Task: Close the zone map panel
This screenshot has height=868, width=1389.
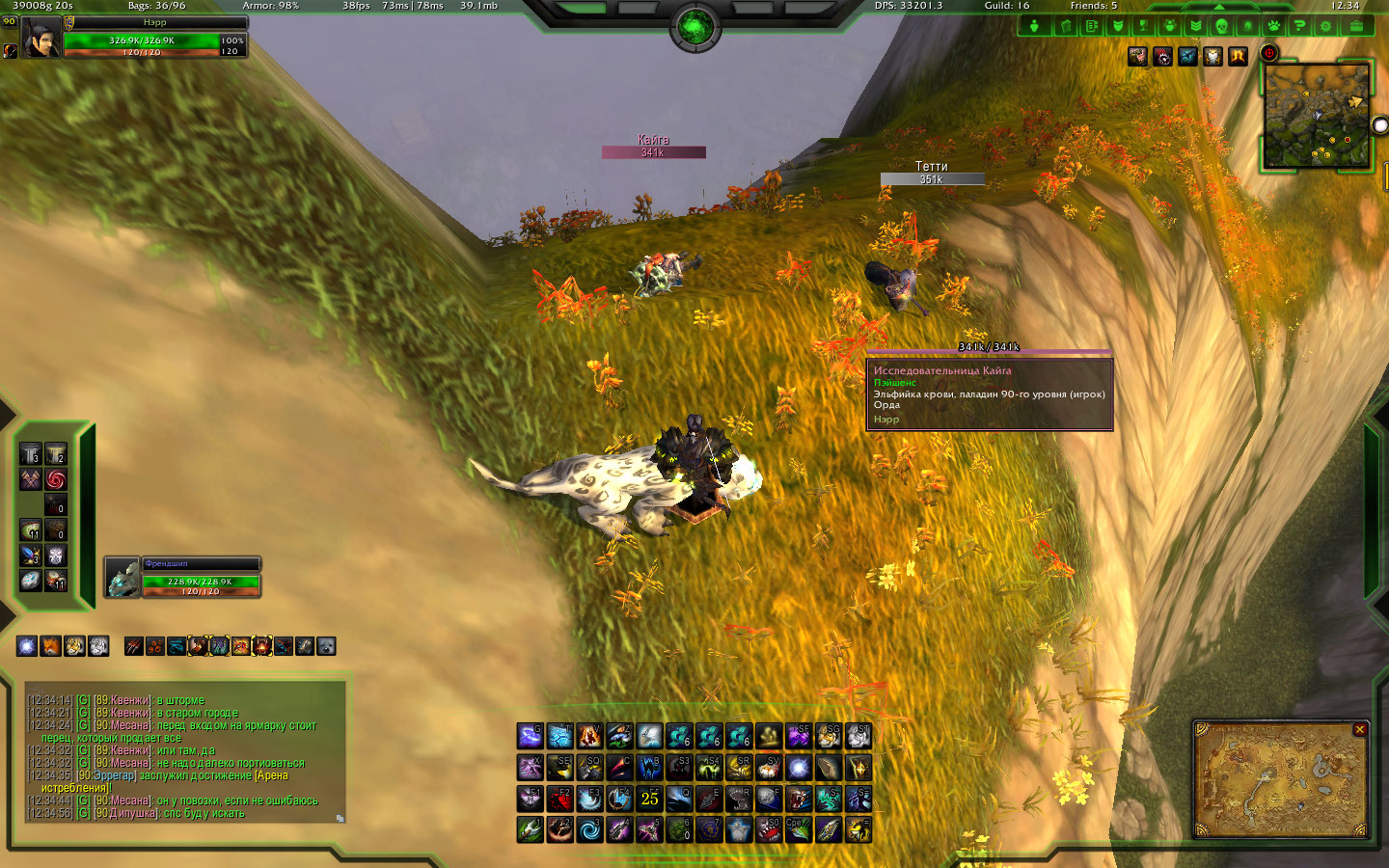Action: 1359,730
